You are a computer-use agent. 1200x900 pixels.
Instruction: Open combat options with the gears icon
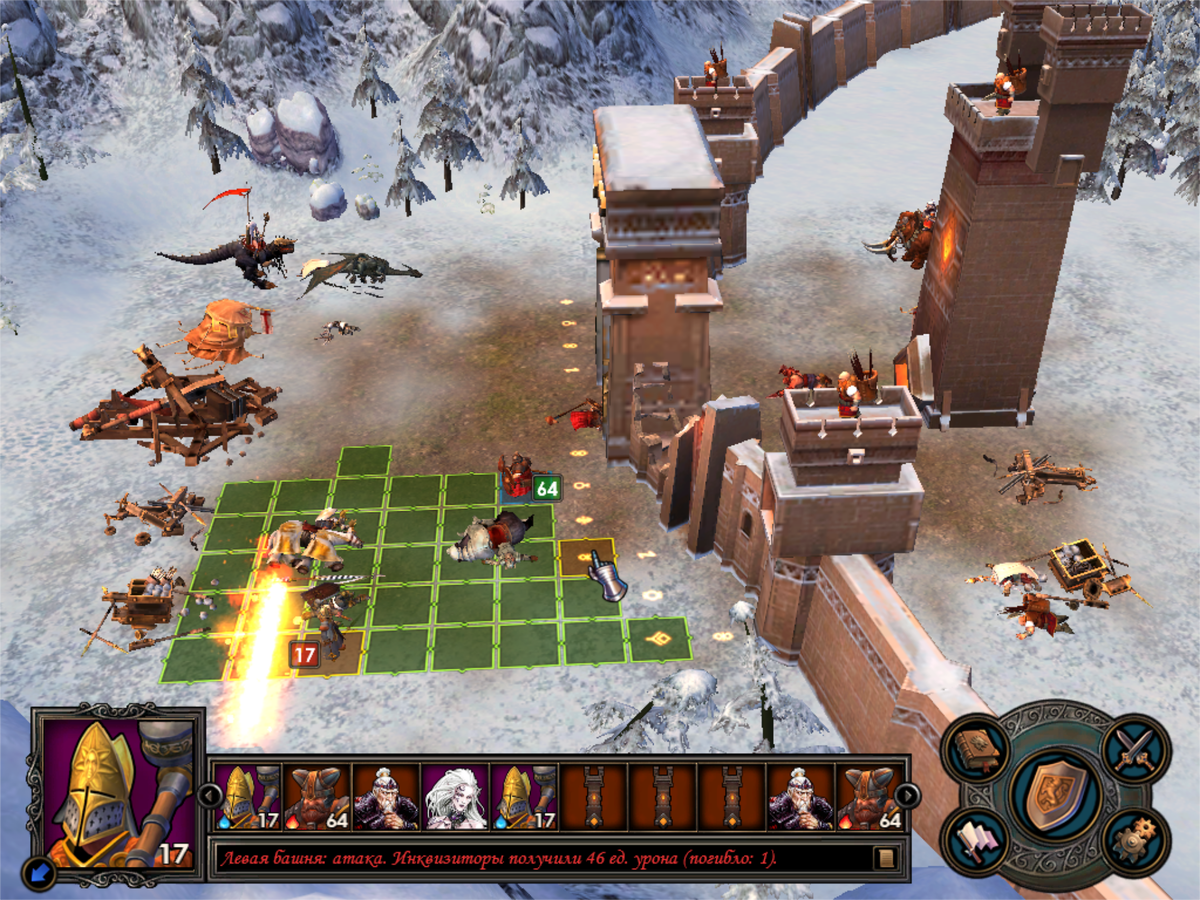pyautogui.click(x=1136, y=840)
